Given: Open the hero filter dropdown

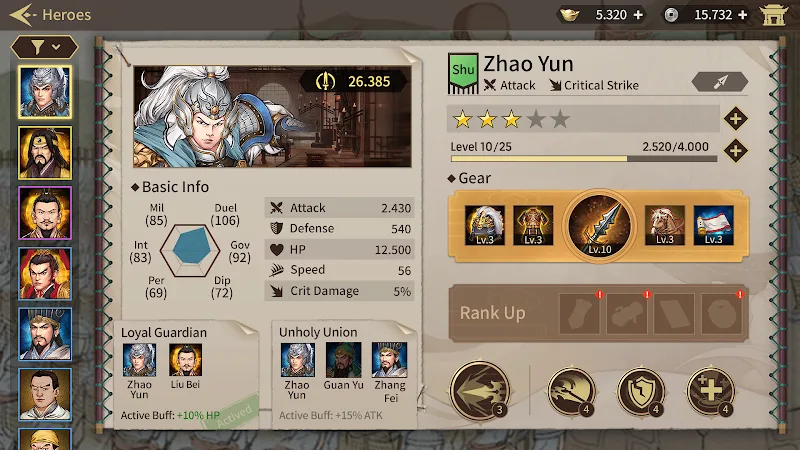Looking at the screenshot, I should point(45,46).
